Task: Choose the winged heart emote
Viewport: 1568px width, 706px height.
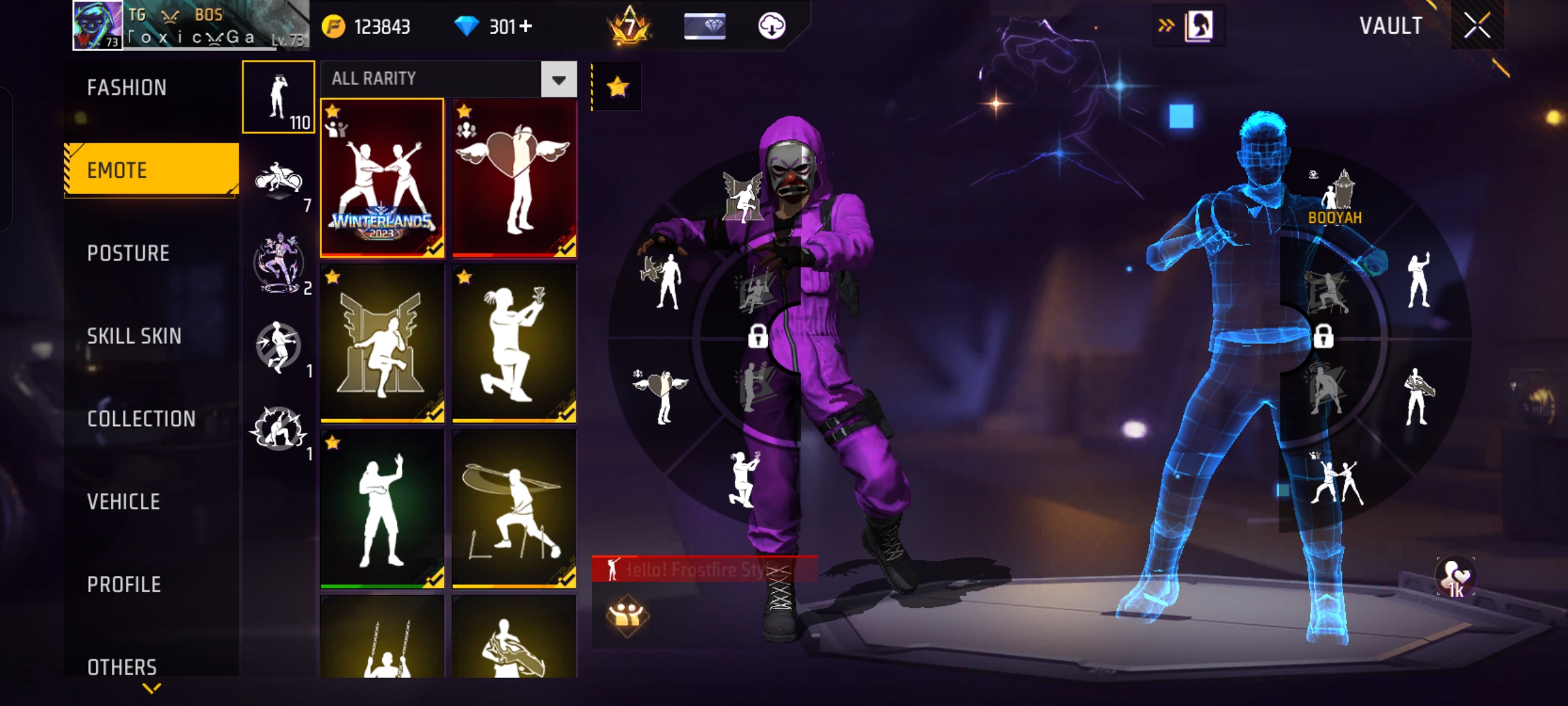Action: pos(514,177)
